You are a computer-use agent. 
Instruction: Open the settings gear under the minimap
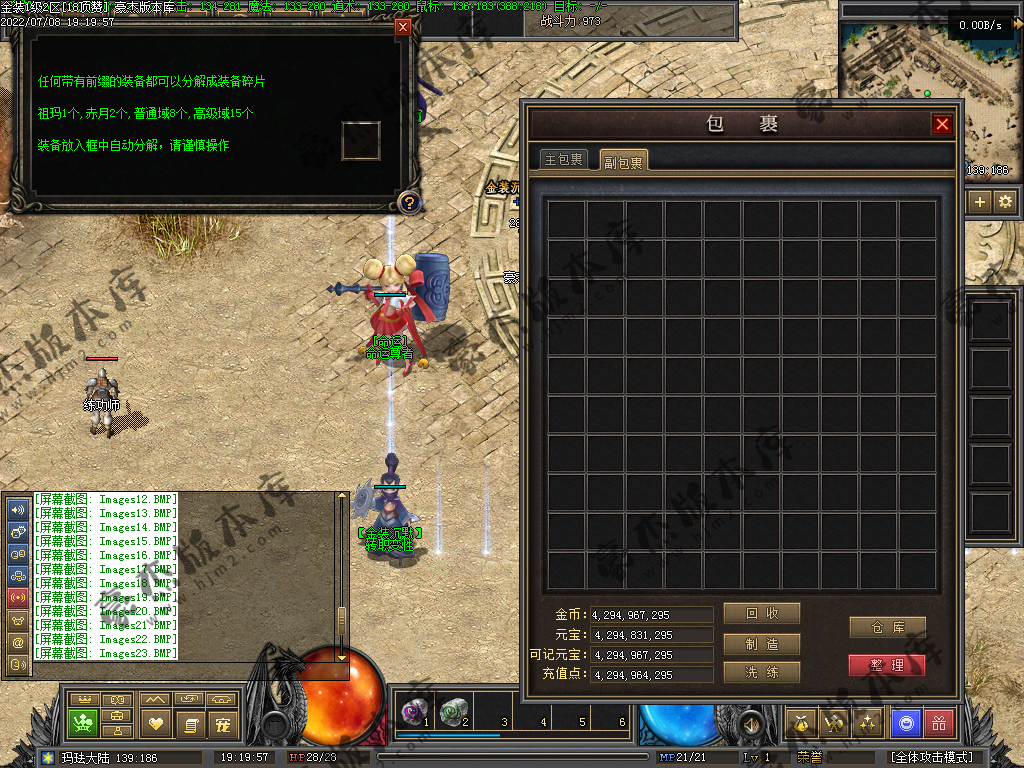pyautogui.click(x=1005, y=202)
